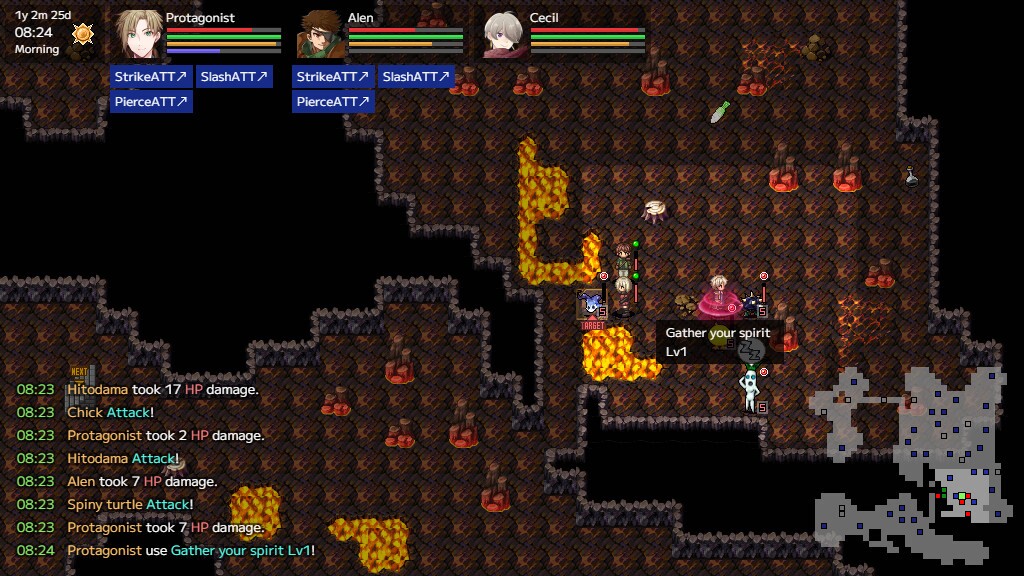Select Cecil's character portrait
Image resolution: width=1024 pixels, height=576 pixels.
tap(502, 34)
